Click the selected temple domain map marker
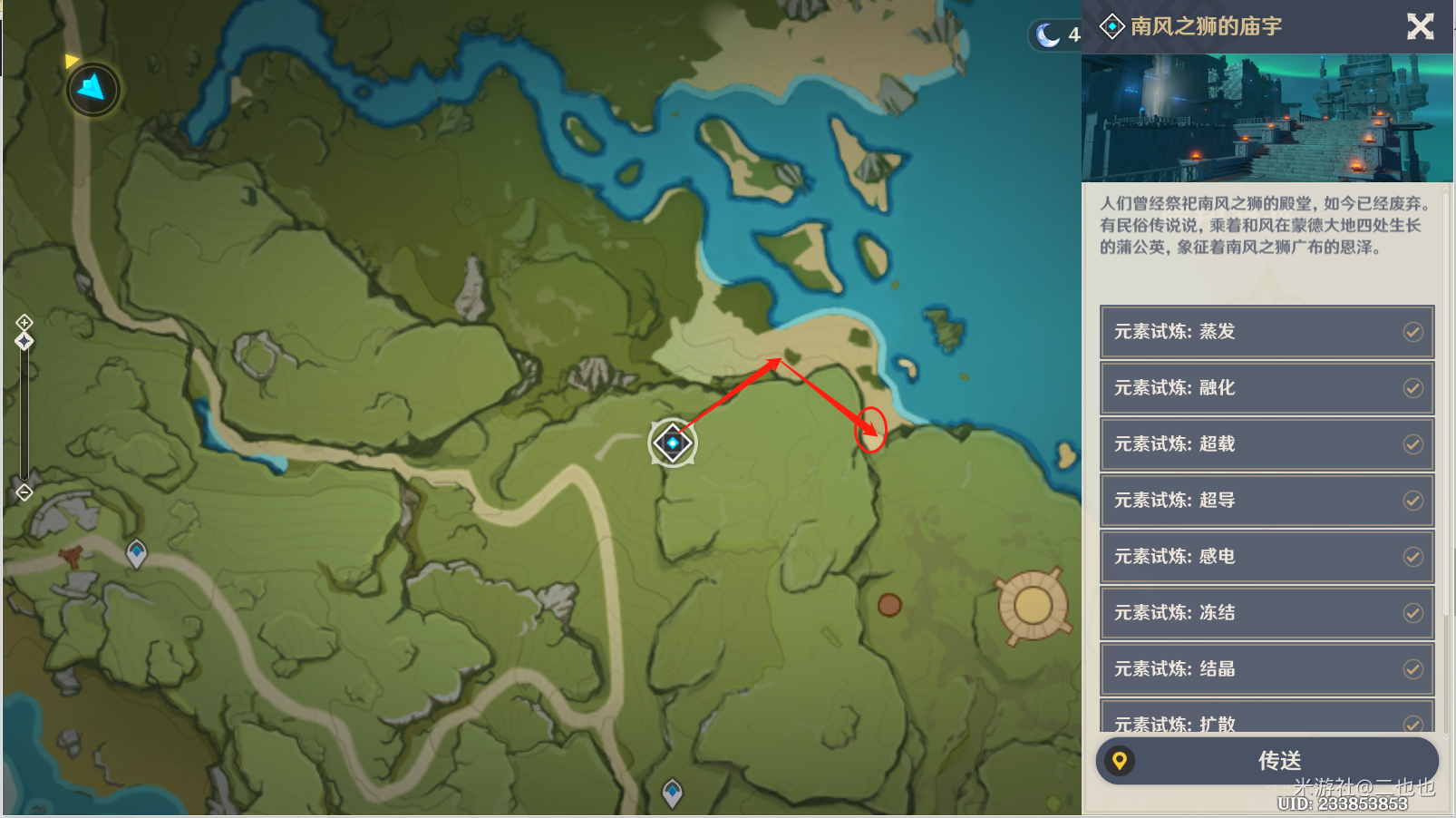The image size is (1456, 818). (x=673, y=443)
